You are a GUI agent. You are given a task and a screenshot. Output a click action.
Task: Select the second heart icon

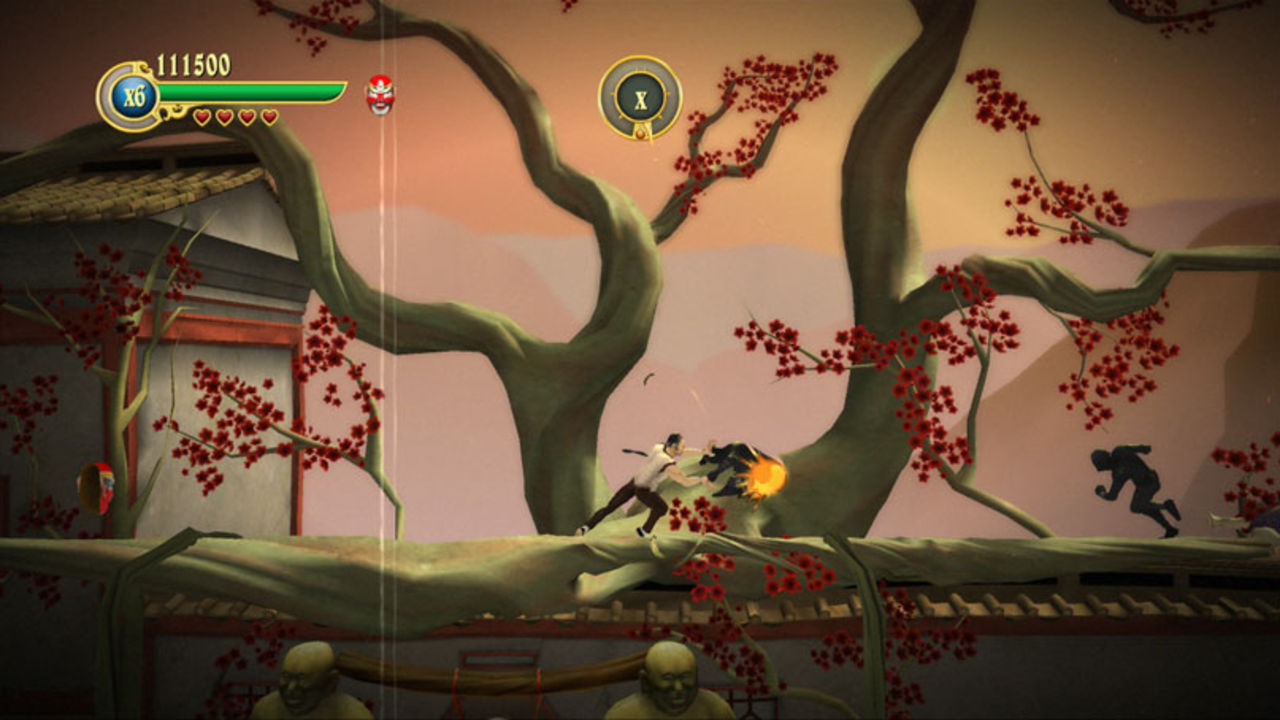[224, 116]
